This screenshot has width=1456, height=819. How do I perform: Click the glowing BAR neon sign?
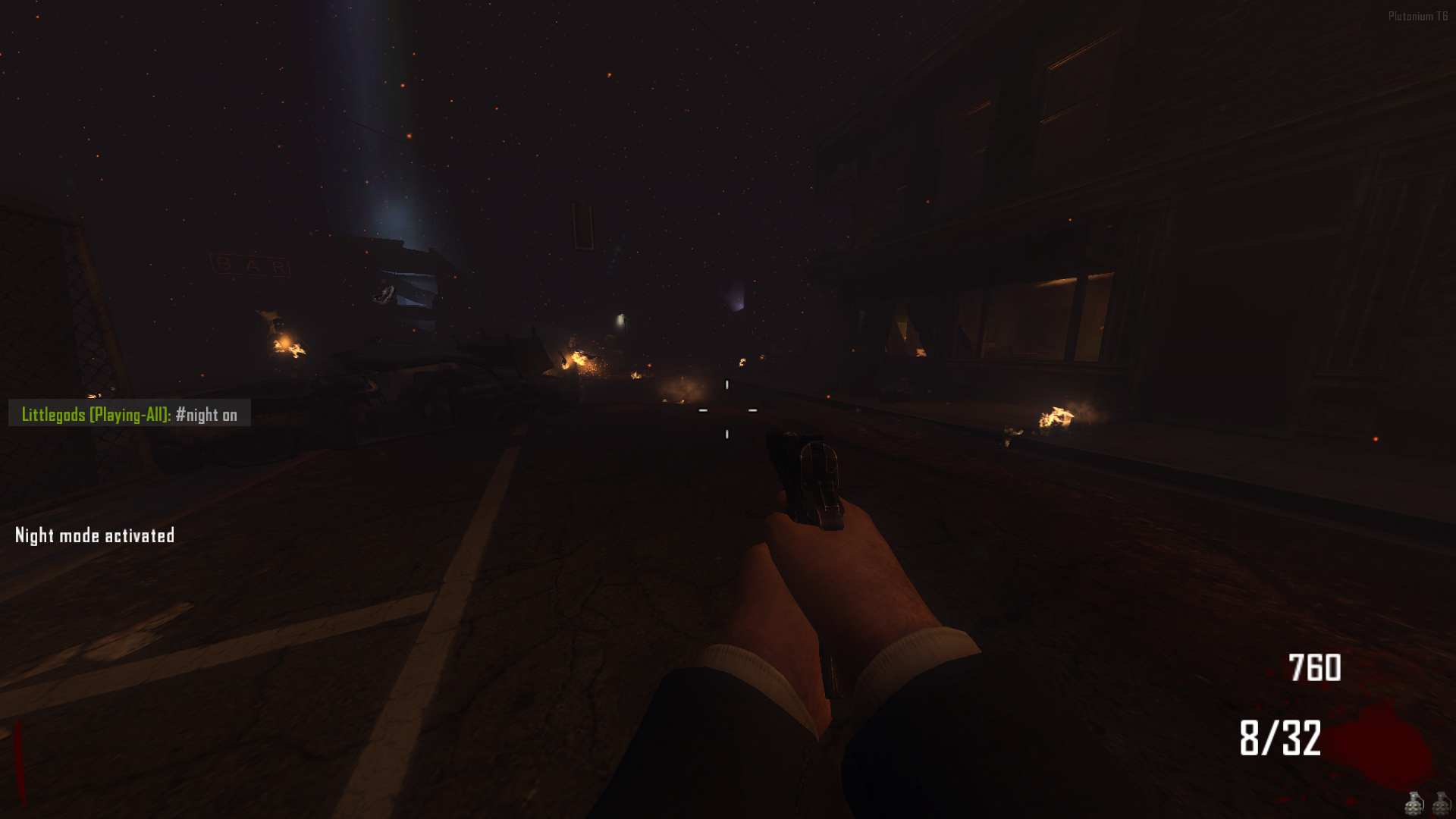[x=251, y=265]
